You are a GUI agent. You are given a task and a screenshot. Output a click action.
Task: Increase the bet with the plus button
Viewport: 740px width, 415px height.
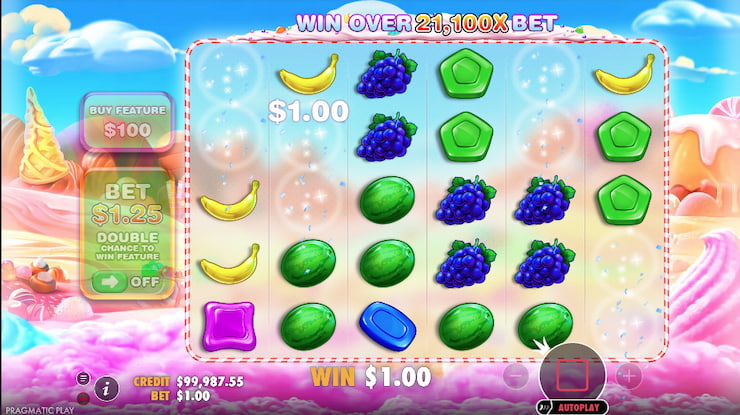click(628, 377)
